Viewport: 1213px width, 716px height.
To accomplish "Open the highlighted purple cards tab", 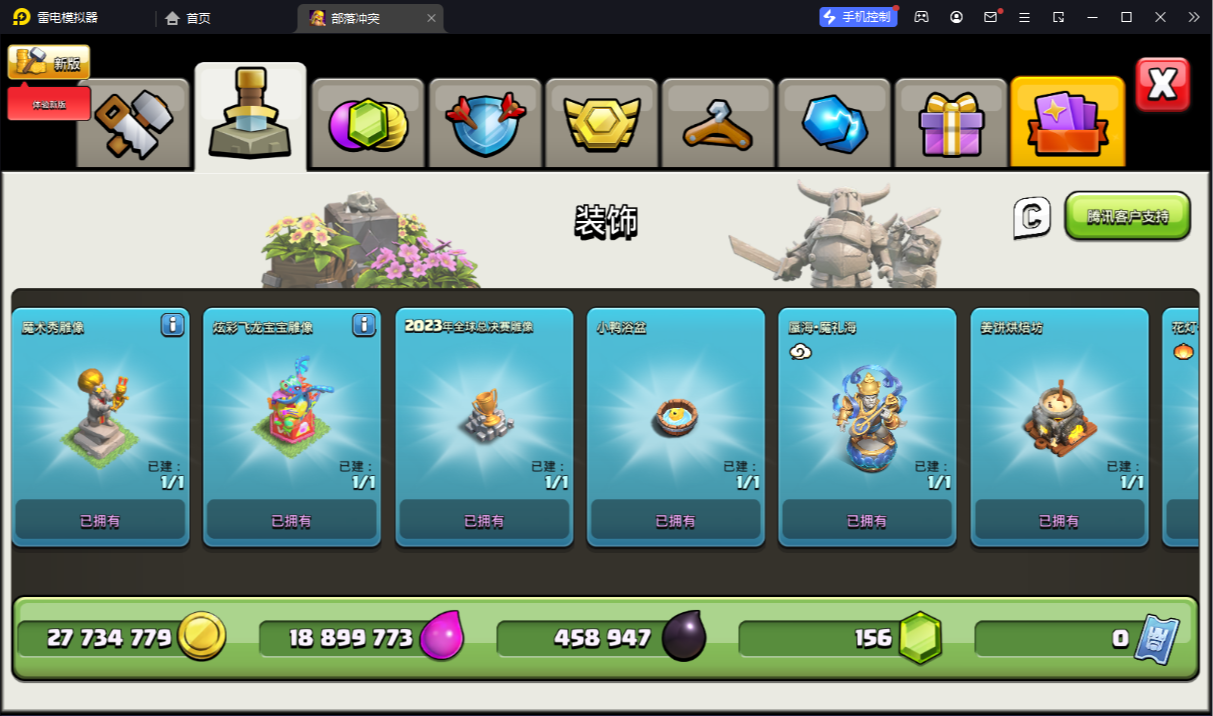I will pyautogui.click(x=1067, y=123).
